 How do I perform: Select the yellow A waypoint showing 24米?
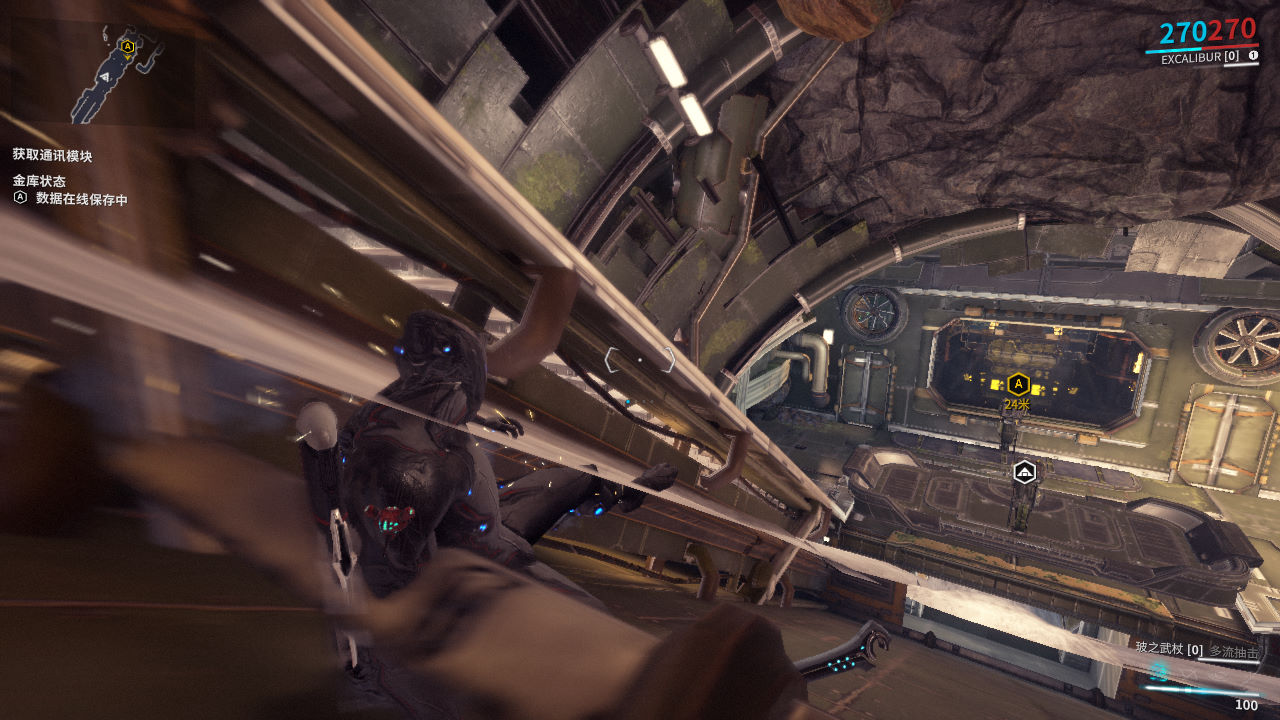point(1018,383)
